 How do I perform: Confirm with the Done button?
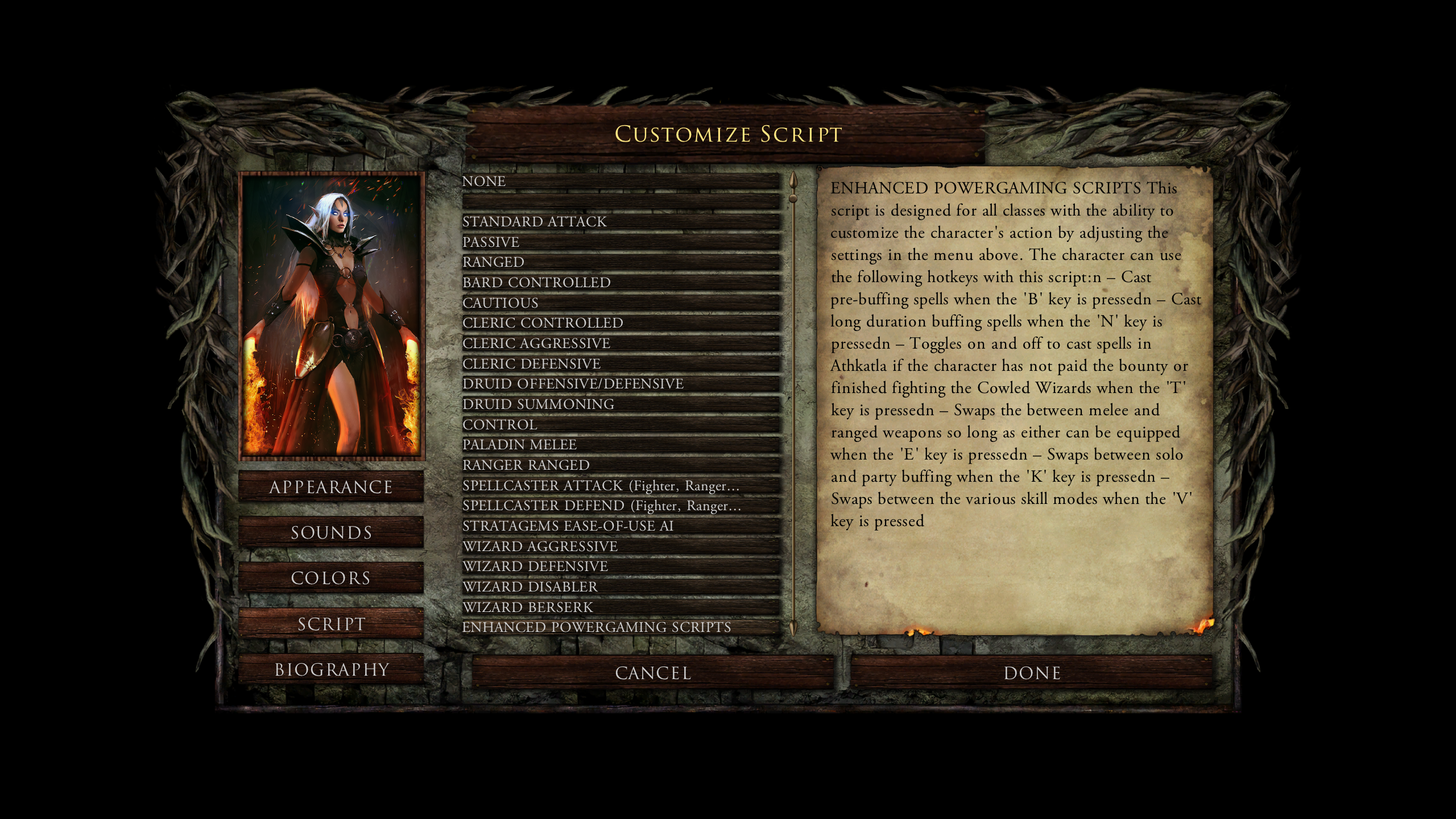tap(1032, 673)
